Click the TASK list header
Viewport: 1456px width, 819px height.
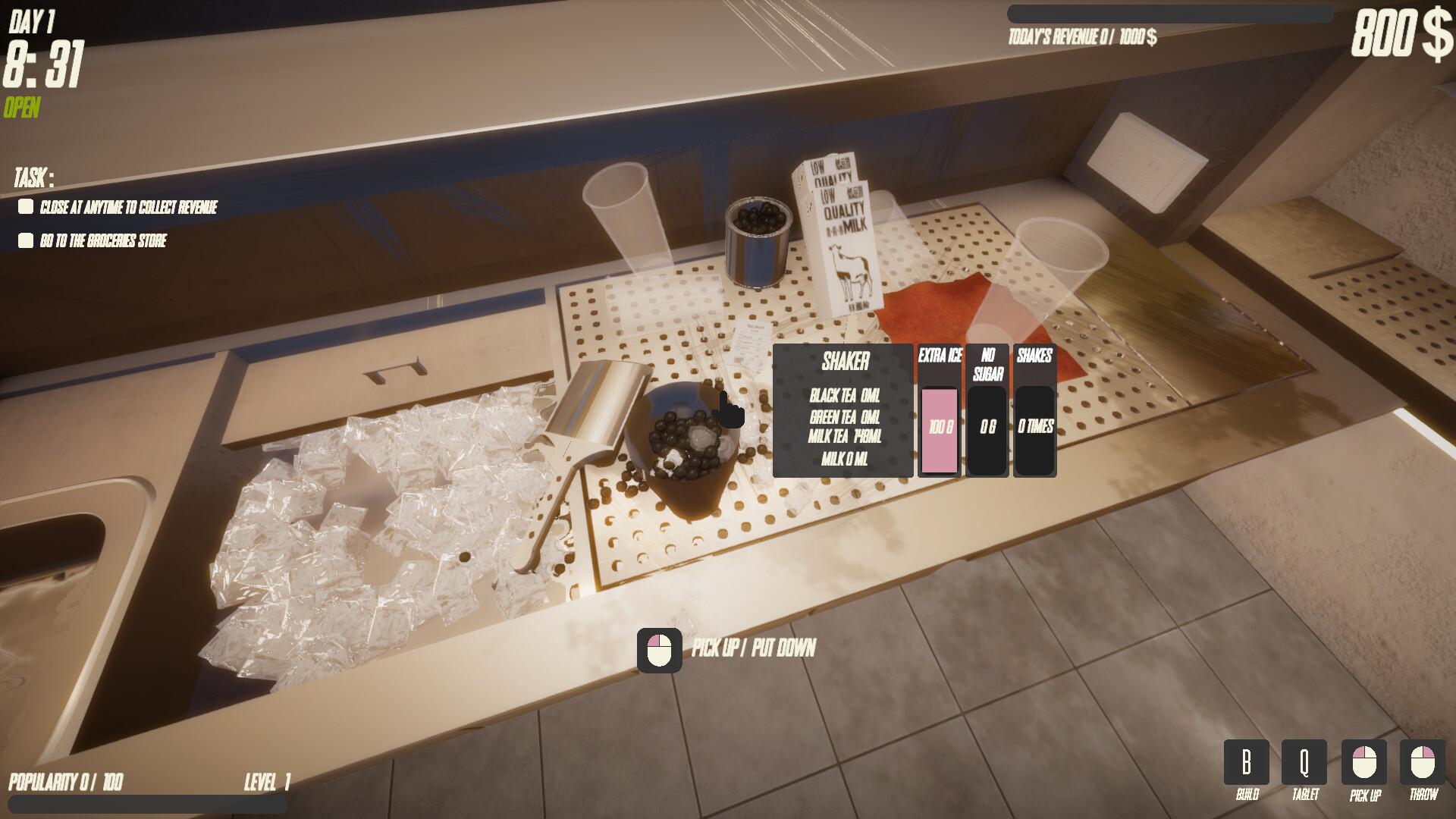[32, 179]
